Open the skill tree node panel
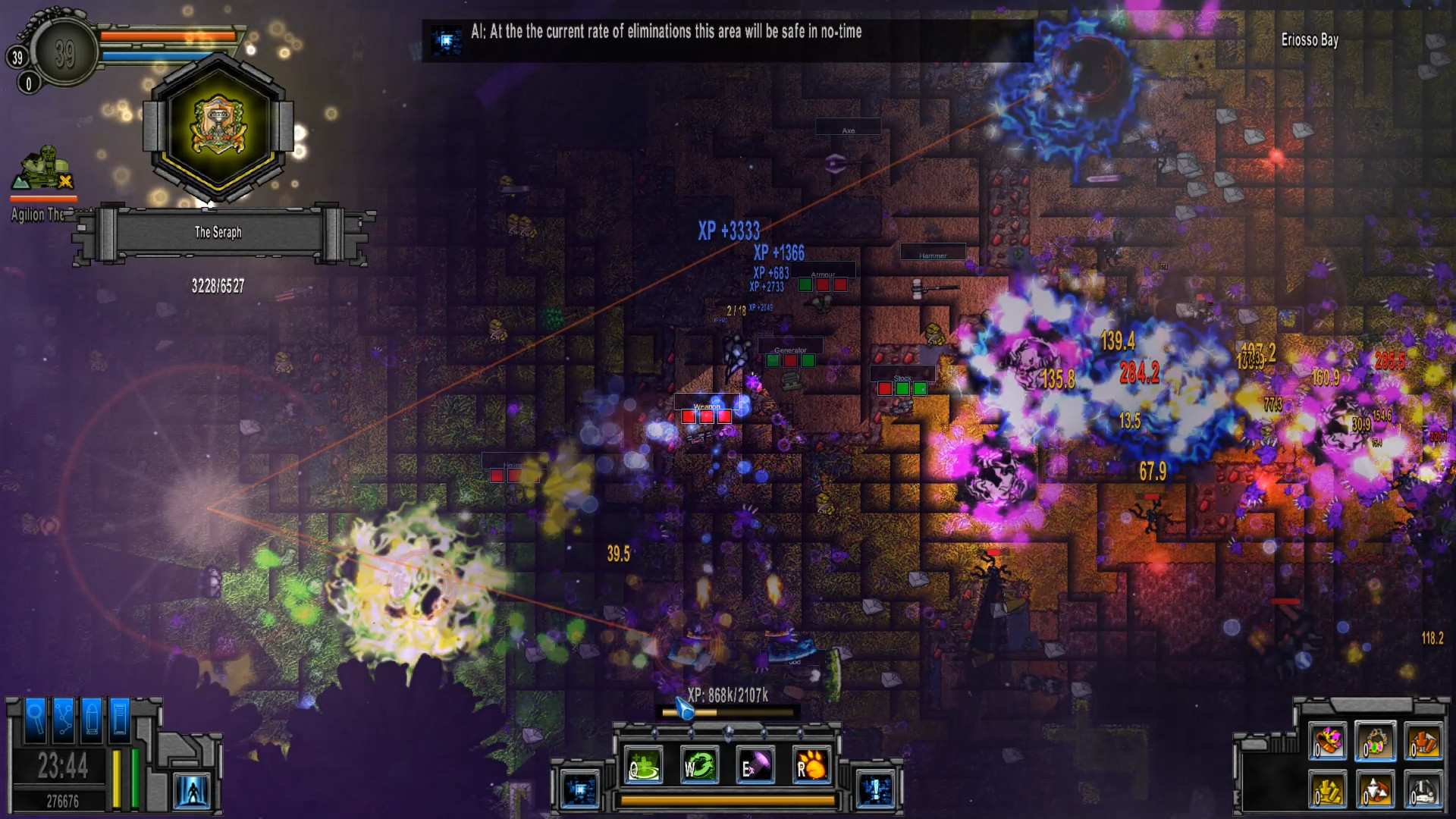This screenshot has height=819, width=1456. click(x=64, y=717)
